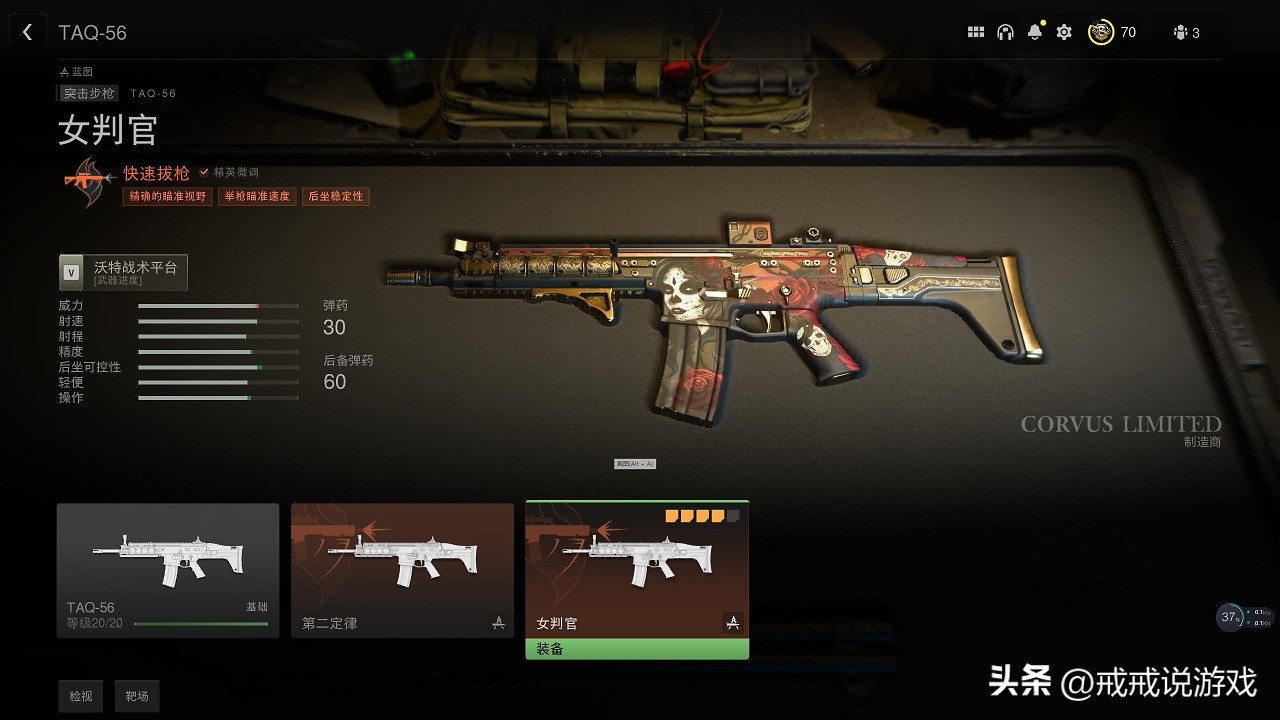Select the 后坐稳定性 perk tag
Viewport: 1280px width, 720px height.
(x=336, y=196)
